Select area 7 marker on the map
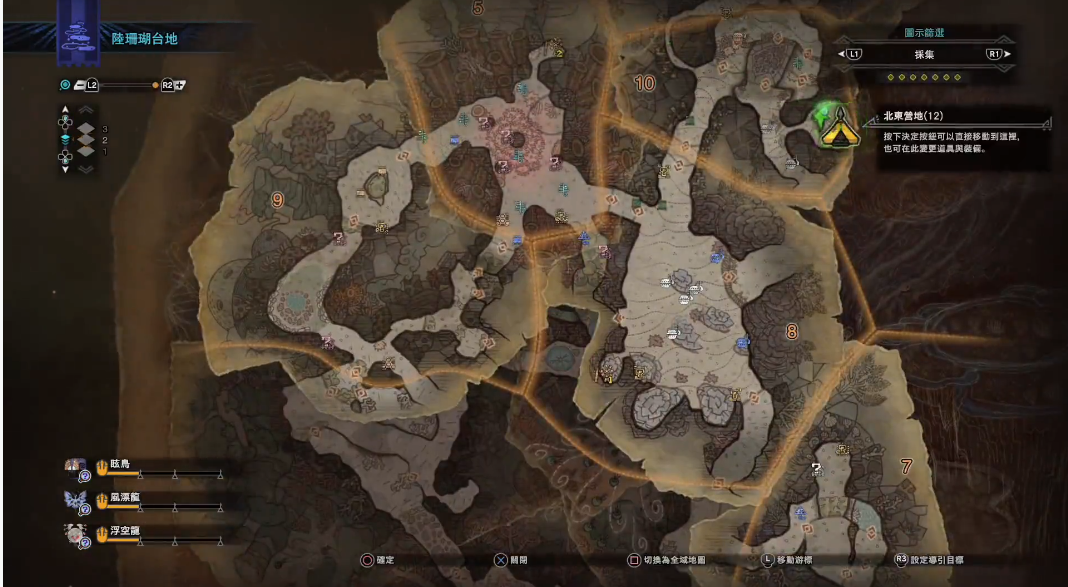Viewport: 1068px width, 587px height. click(x=906, y=465)
